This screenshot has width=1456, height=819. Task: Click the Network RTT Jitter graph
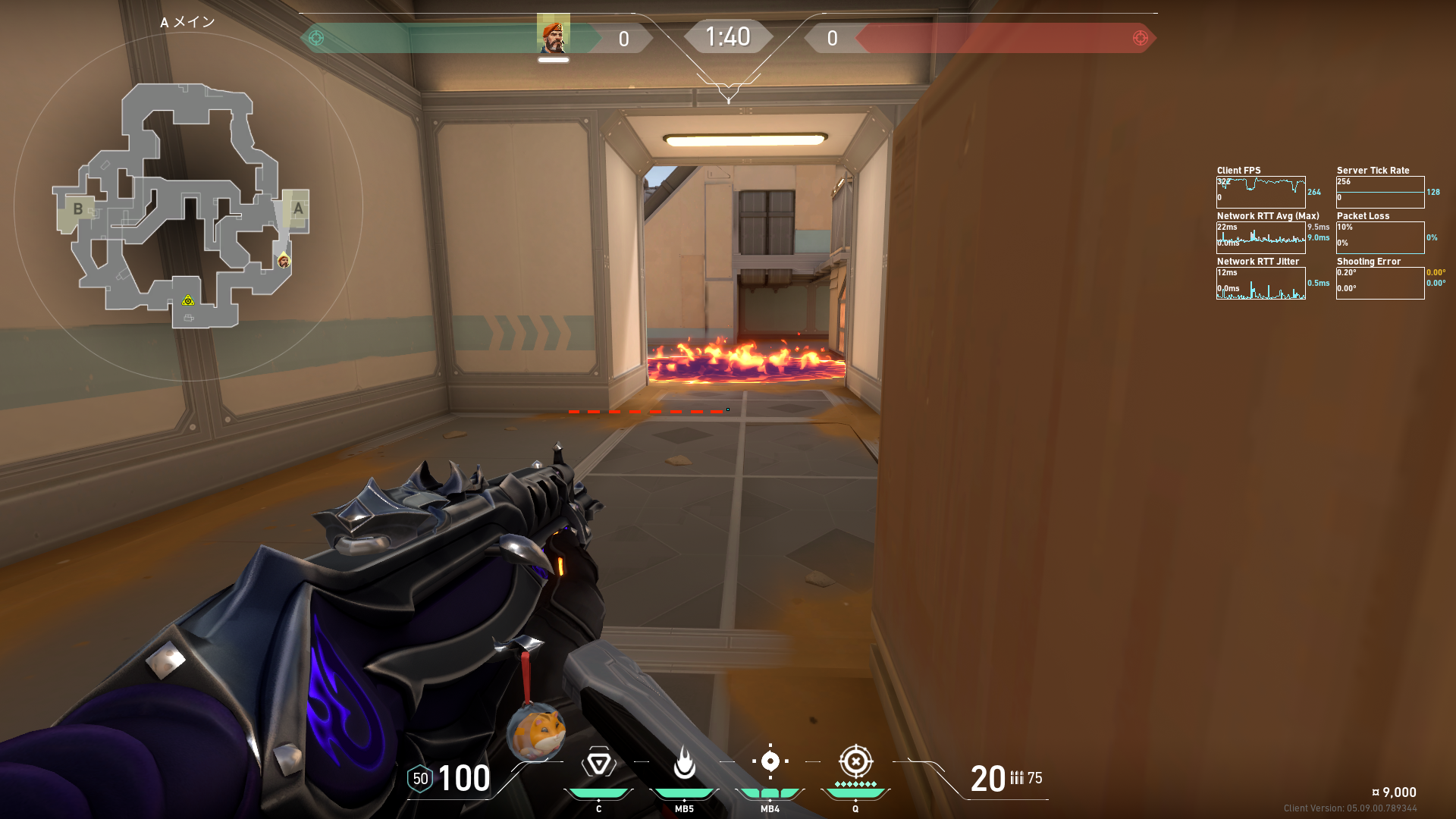click(x=1260, y=283)
